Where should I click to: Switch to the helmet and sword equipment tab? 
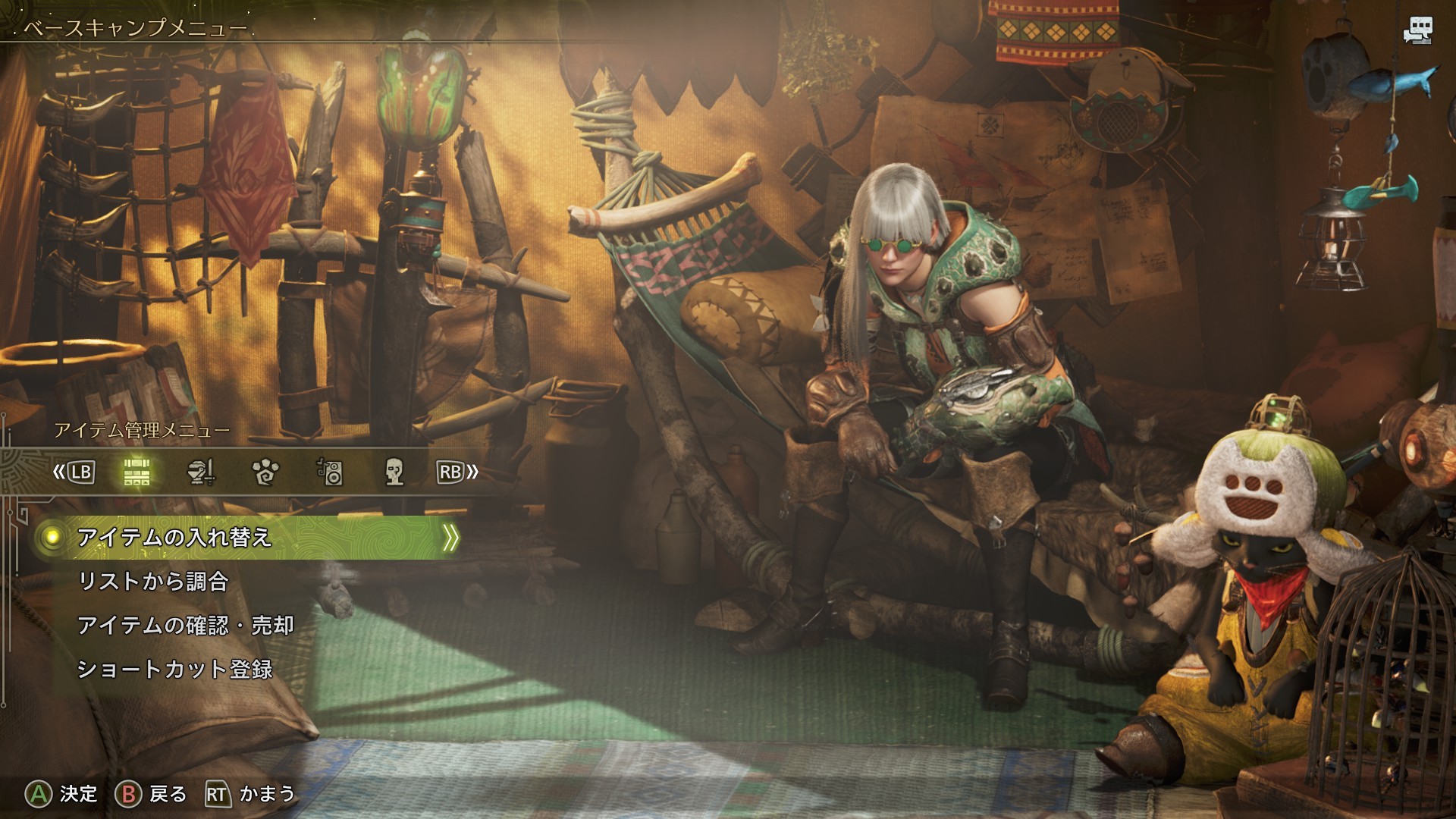202,472
